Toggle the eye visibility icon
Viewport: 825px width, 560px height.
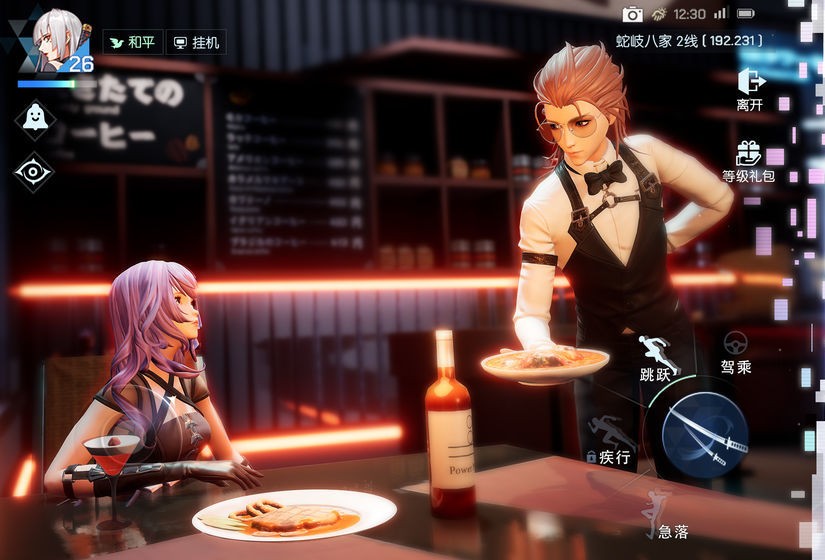click(34, 172)
